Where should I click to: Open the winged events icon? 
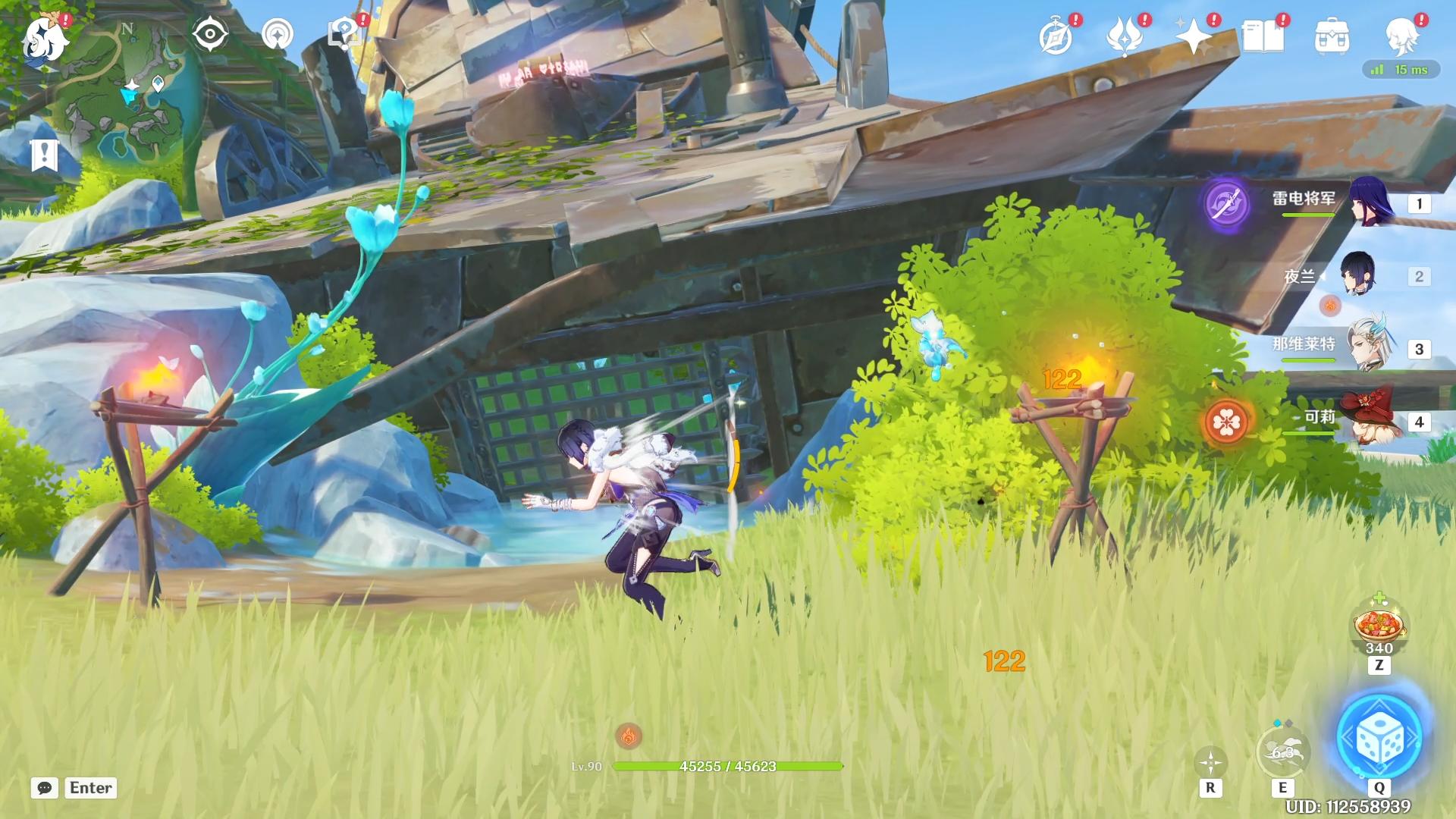coord(1125,36)
